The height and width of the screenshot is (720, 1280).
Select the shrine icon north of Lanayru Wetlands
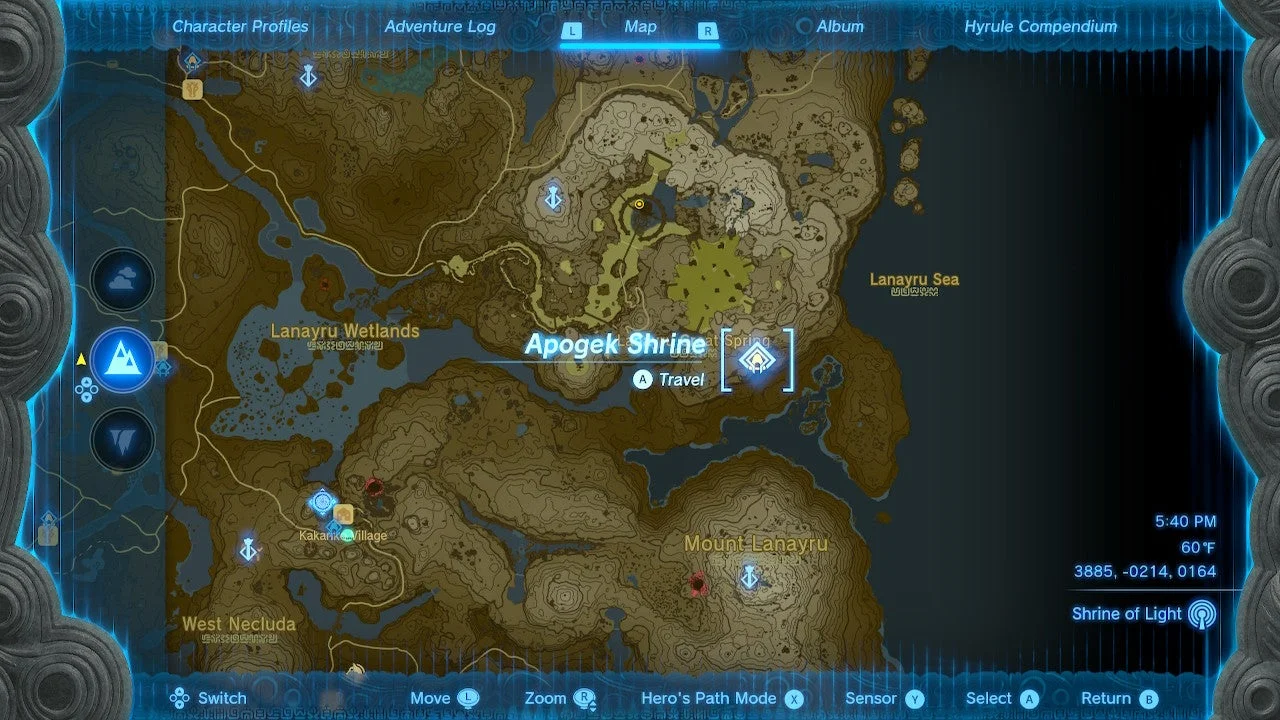(552, 198)
